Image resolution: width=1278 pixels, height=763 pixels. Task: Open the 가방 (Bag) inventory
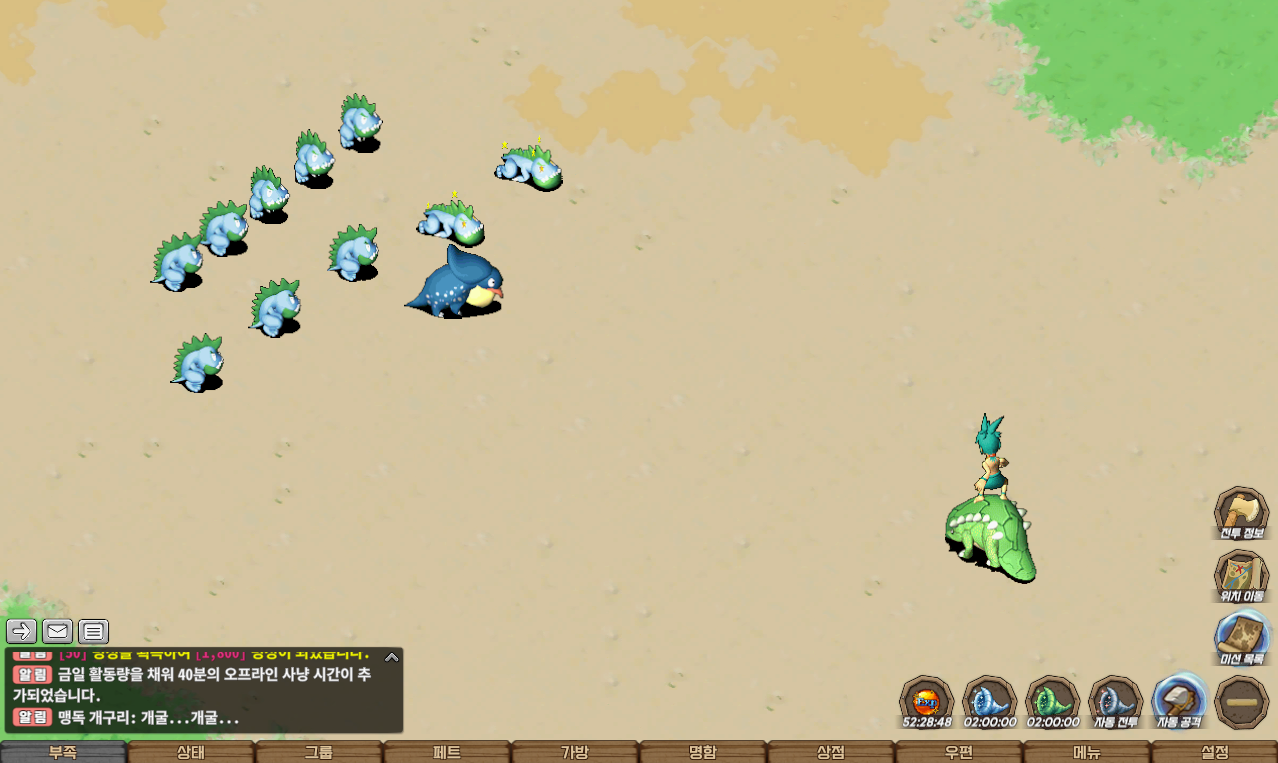[575, 752]
